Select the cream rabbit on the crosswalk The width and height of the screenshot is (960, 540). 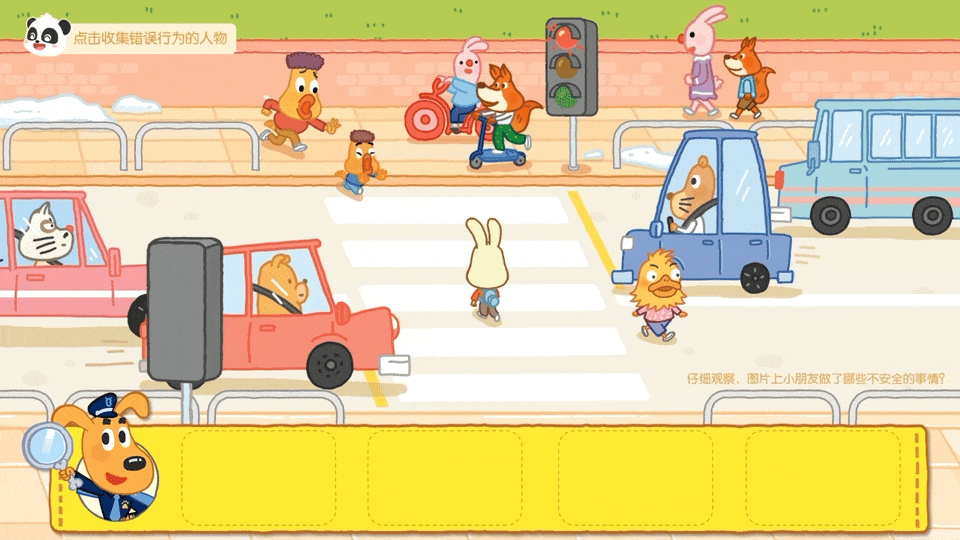[487, 271]
